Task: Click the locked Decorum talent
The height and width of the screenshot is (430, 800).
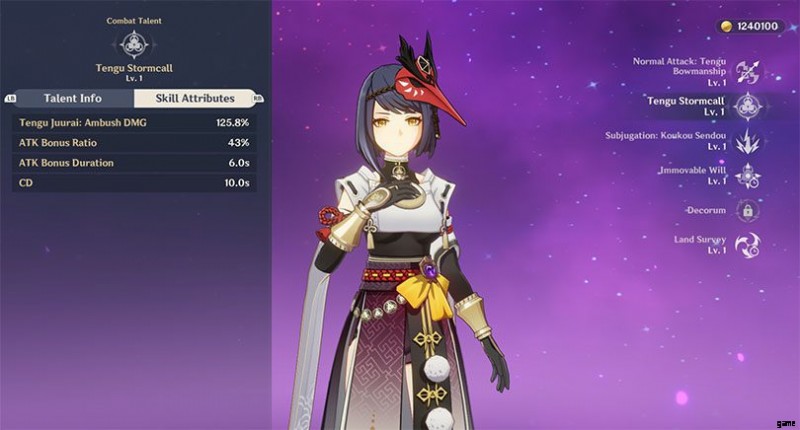Action: click(746, 211)
